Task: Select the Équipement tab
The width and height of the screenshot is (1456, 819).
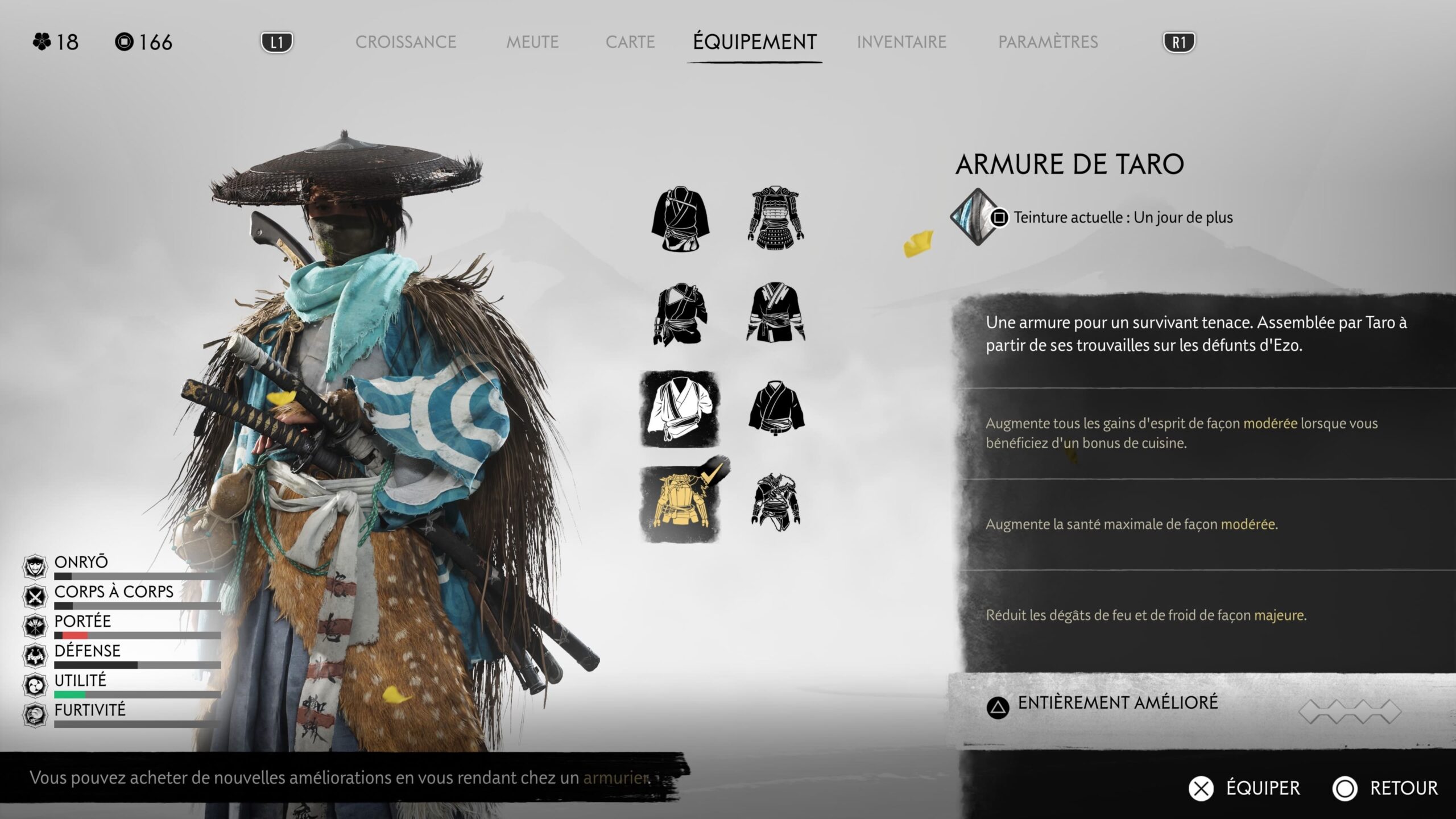Action: tap(755, 42)
